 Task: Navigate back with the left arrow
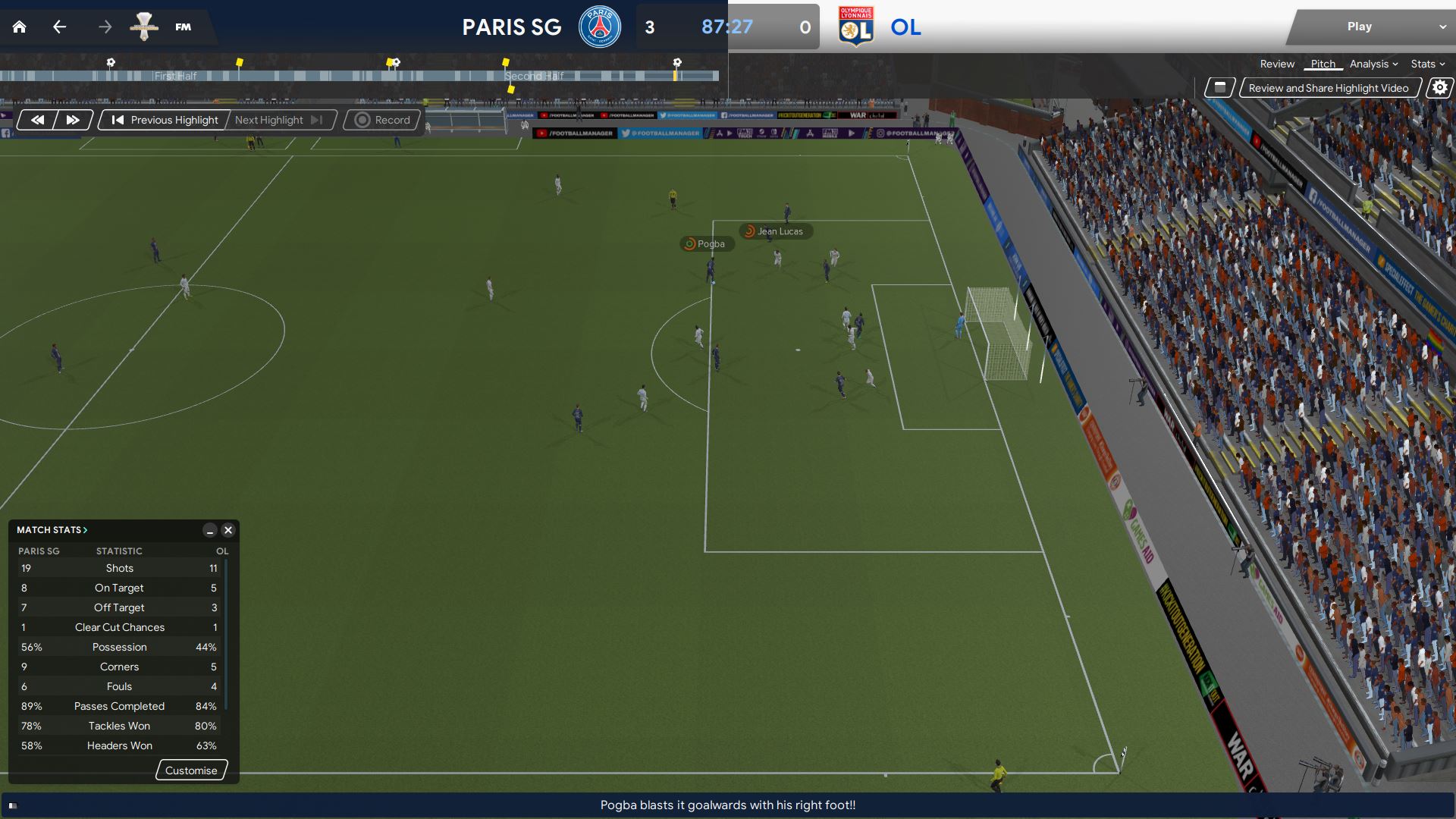tap(60, 27)
